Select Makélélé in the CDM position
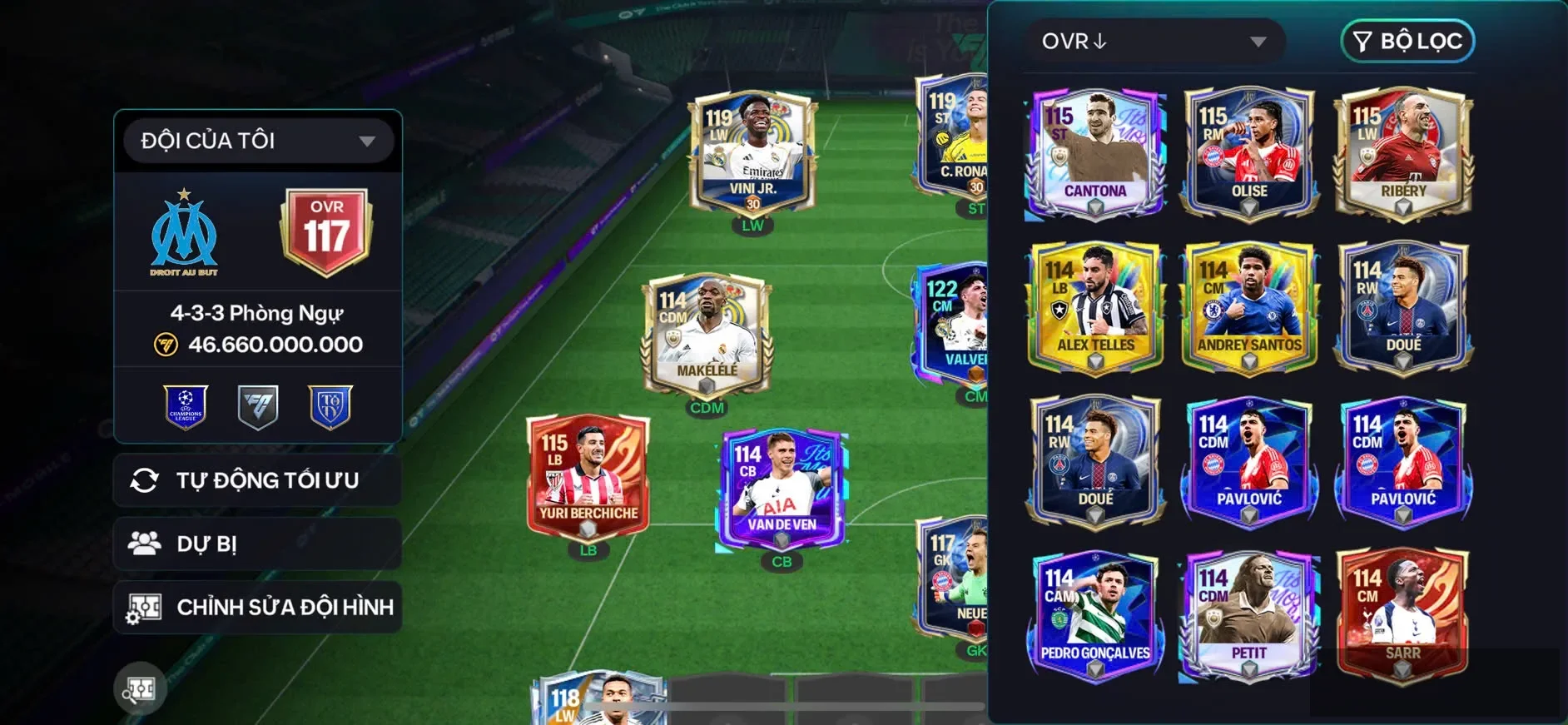 [x=707, y=337]
